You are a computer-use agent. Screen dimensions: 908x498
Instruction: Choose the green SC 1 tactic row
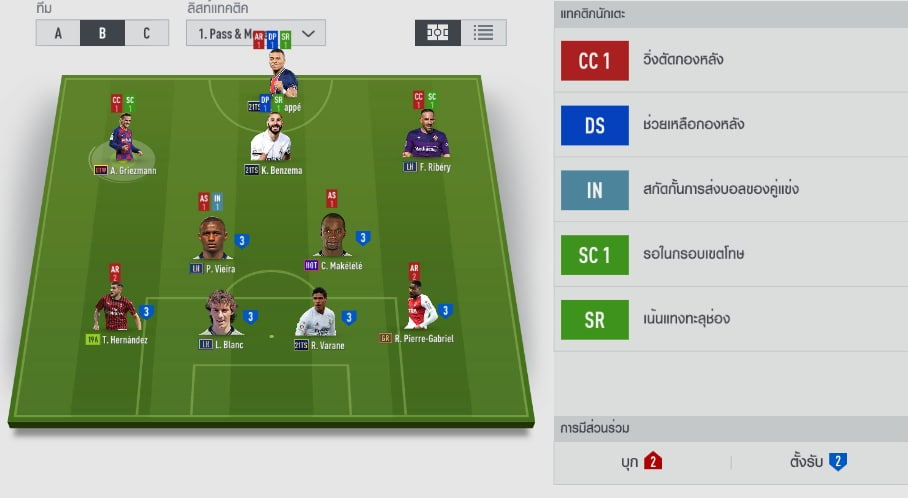(730, 255)
